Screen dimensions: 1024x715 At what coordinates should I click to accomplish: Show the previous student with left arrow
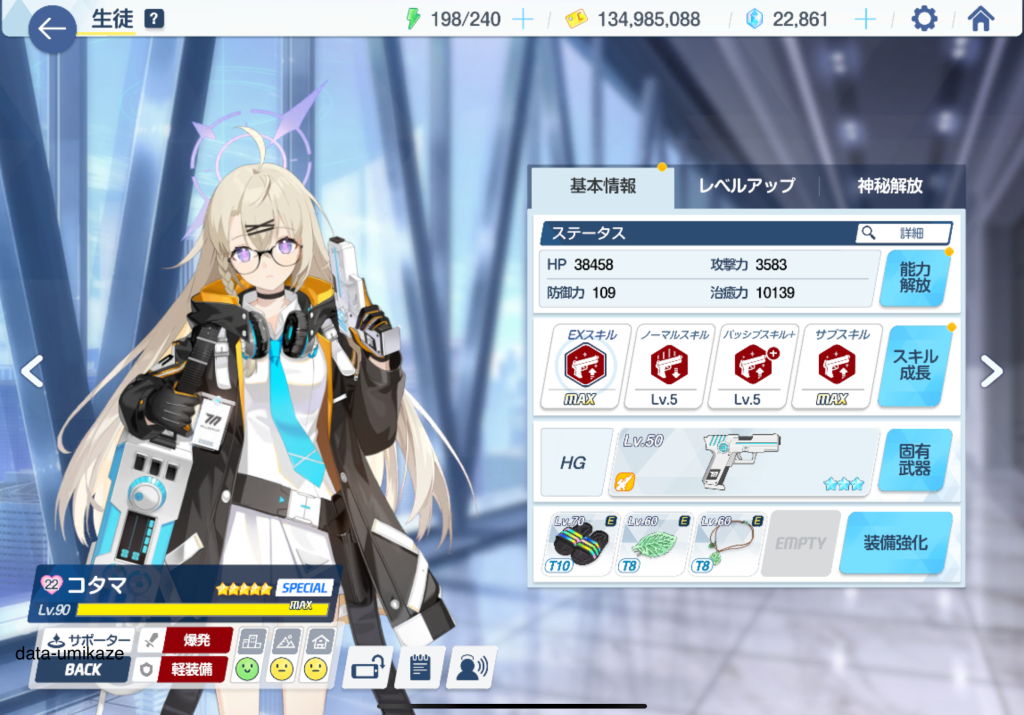coord(32,371)
